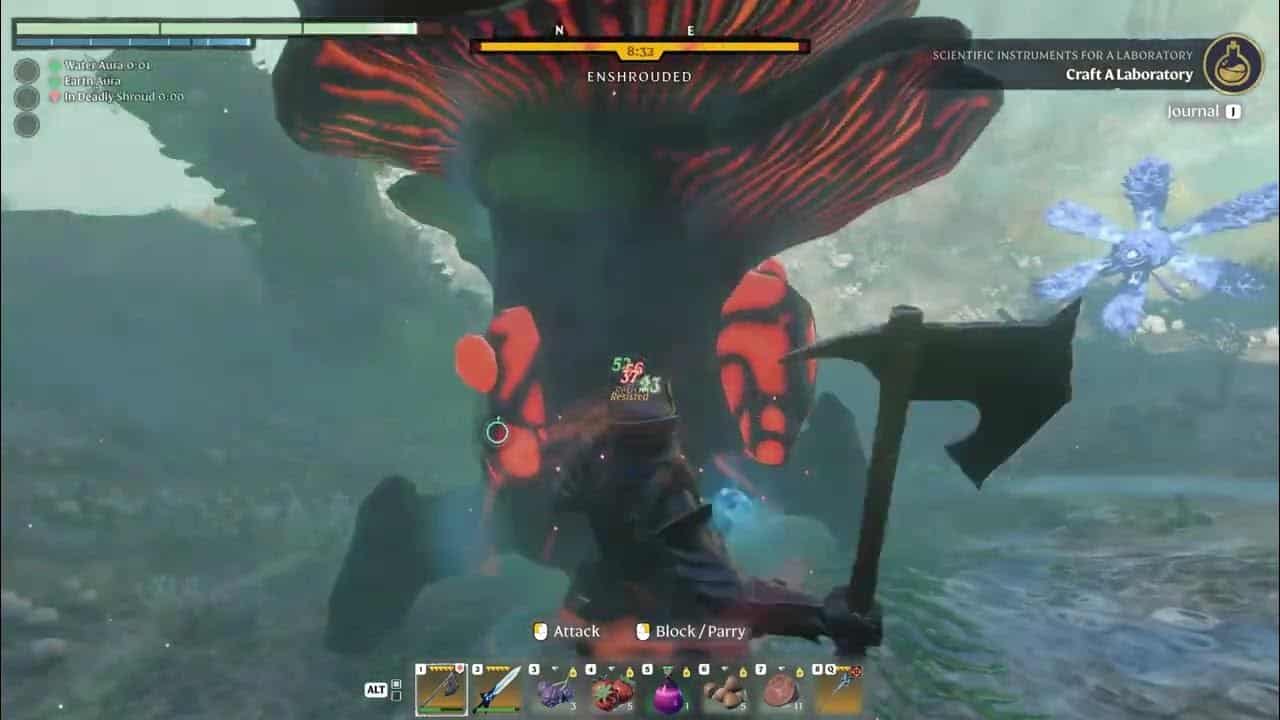Select the Craft A Laboratory quest entry
Screen dimensions: 1280x720
click(x=1128, y=73)
